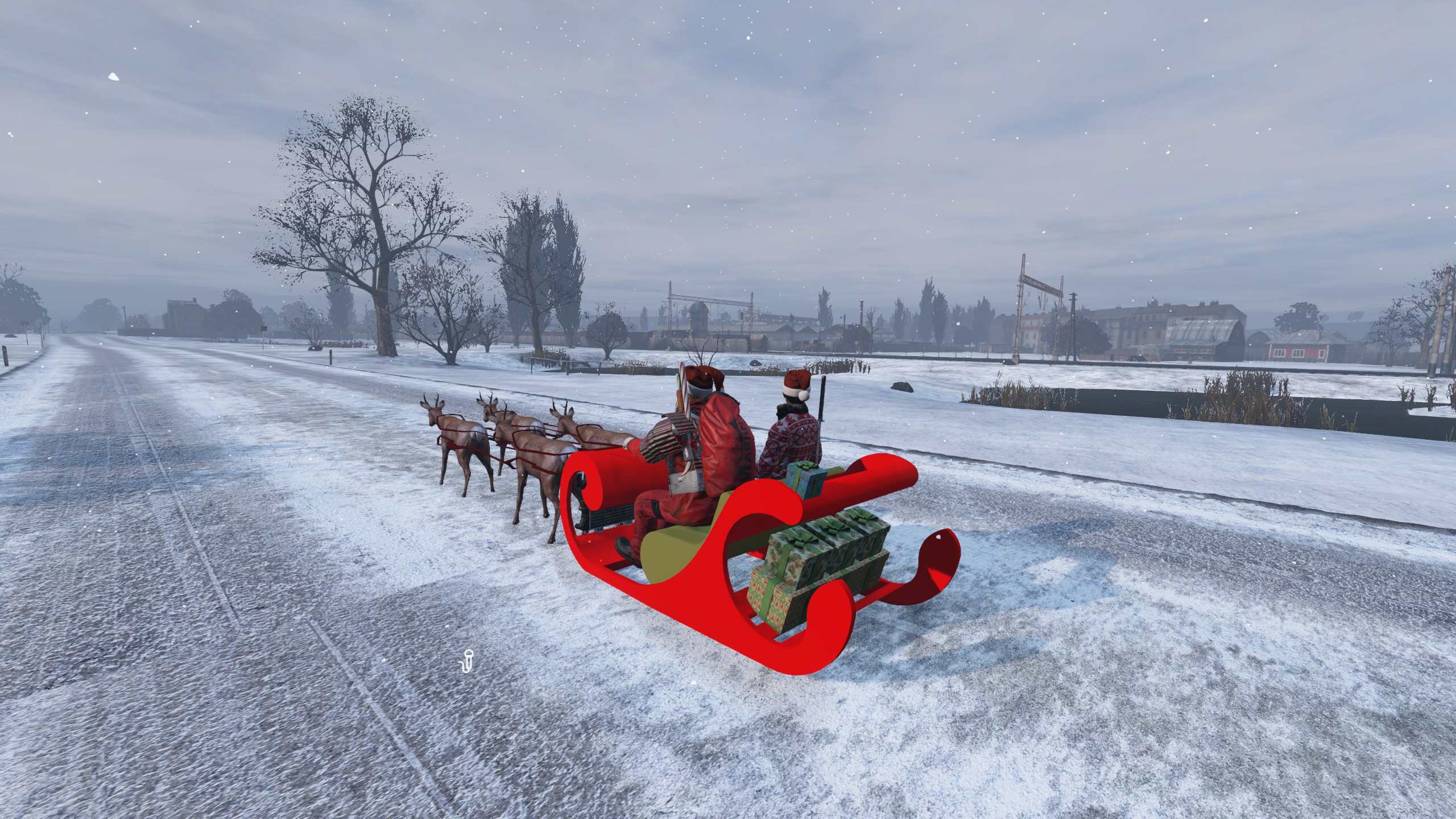Click the white microphone voice chat icon
The width and height of the screenshot is (1456, 819).
[x=468, y=661]
